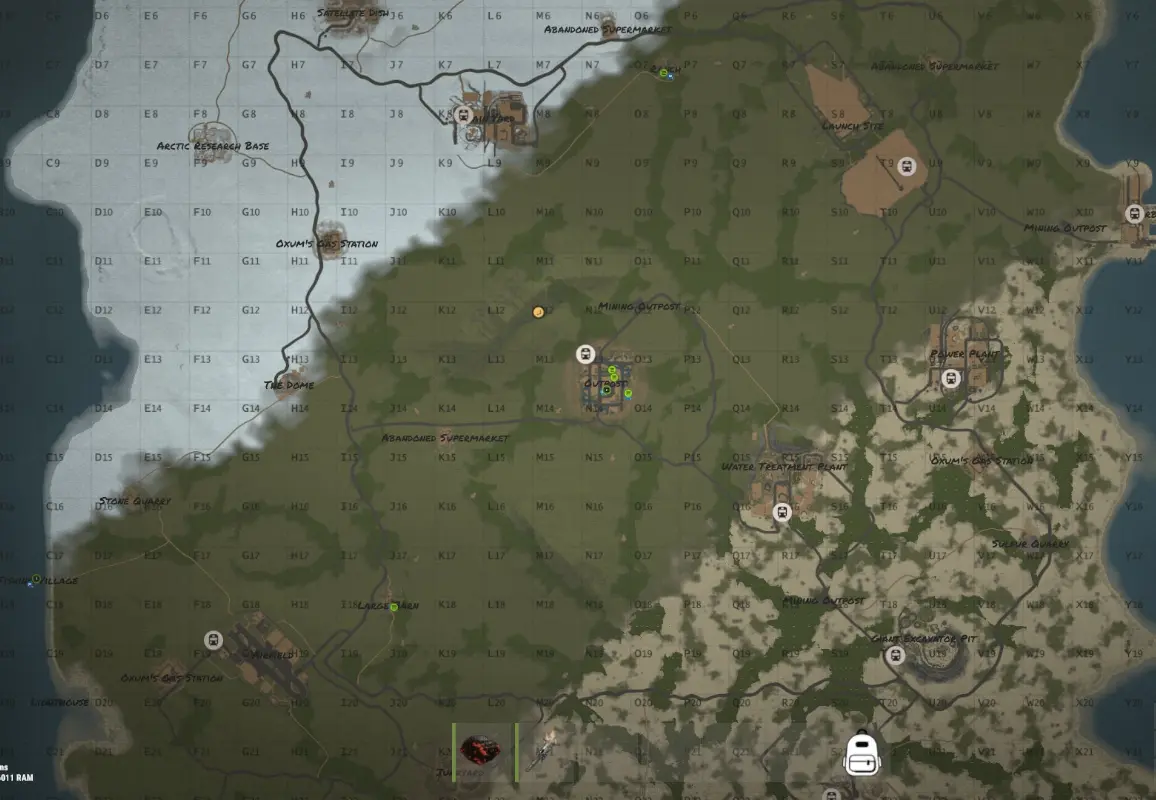Select the green marker east of Outpost

tap(628, 394)
